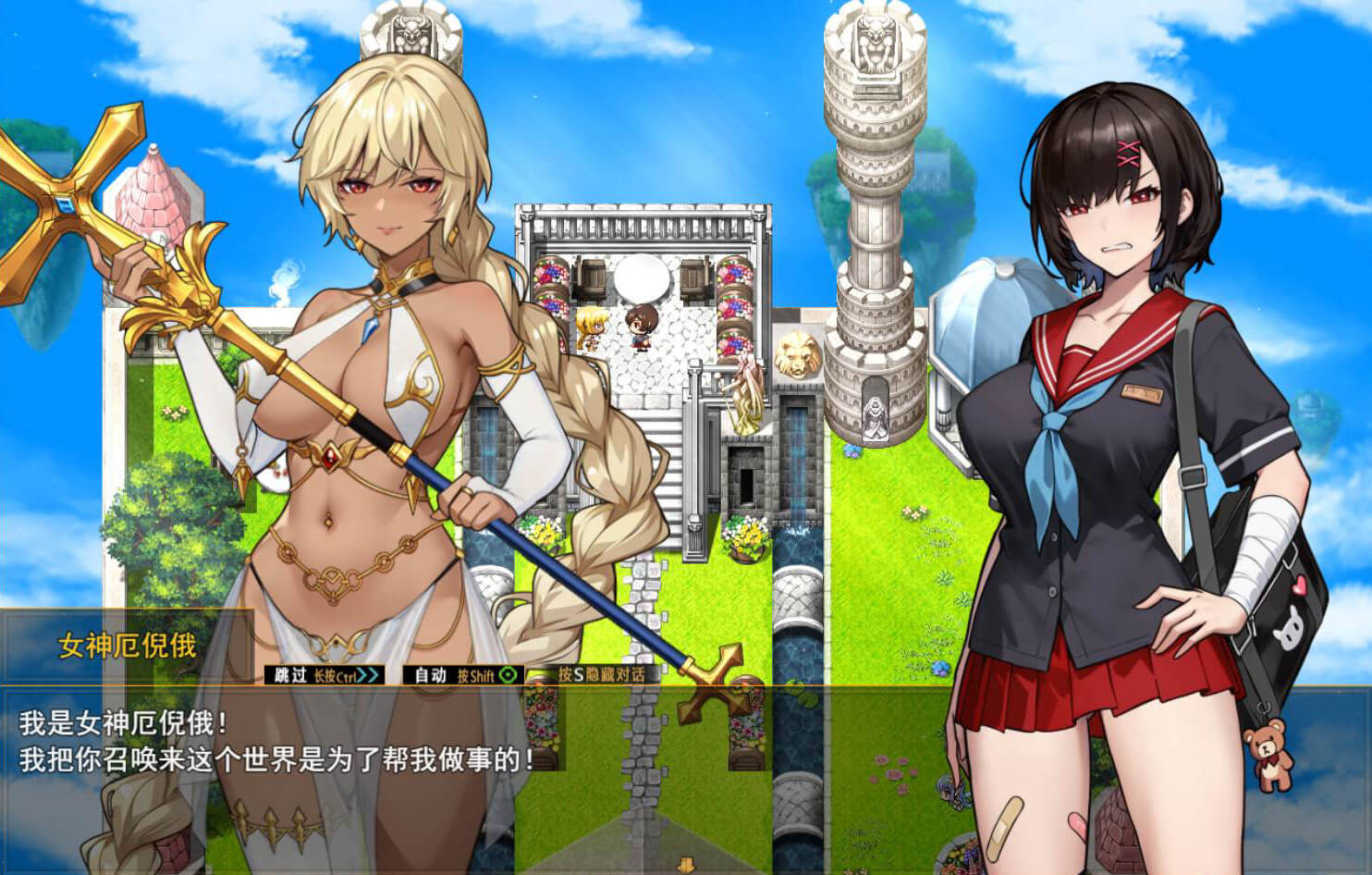The width and height of the screenshot is (1372, 875).
Task: Hide the dialogue box via 隐藏对话
Action: (x=601, y=674)
